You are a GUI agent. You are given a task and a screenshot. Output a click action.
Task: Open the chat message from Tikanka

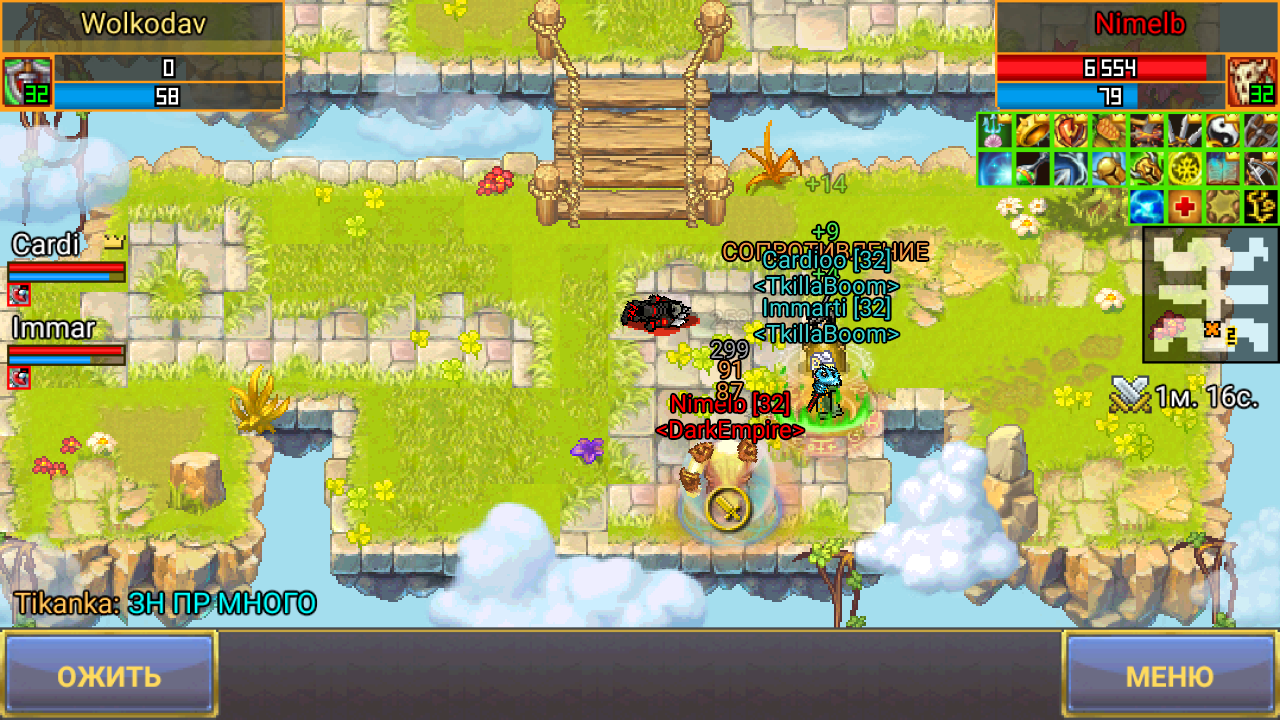point(165,603)
